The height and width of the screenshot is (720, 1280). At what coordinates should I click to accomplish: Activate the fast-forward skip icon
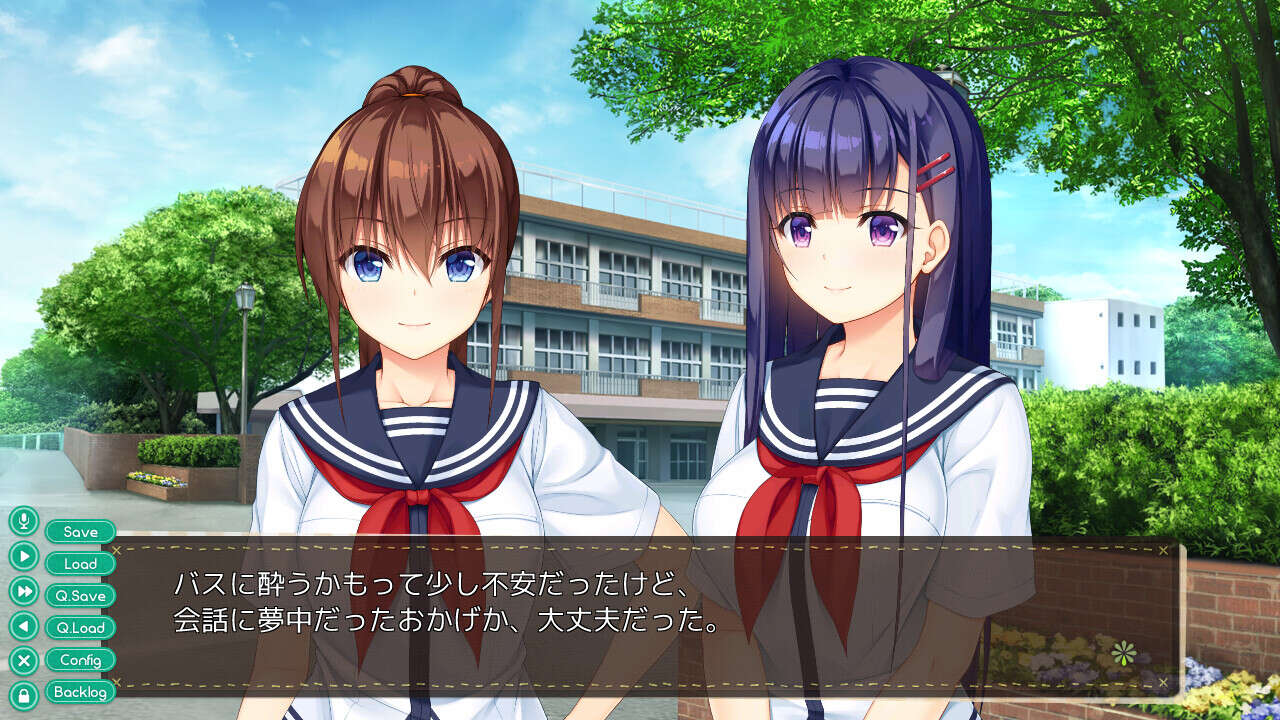pyautogui.click(x=24, y=591)
